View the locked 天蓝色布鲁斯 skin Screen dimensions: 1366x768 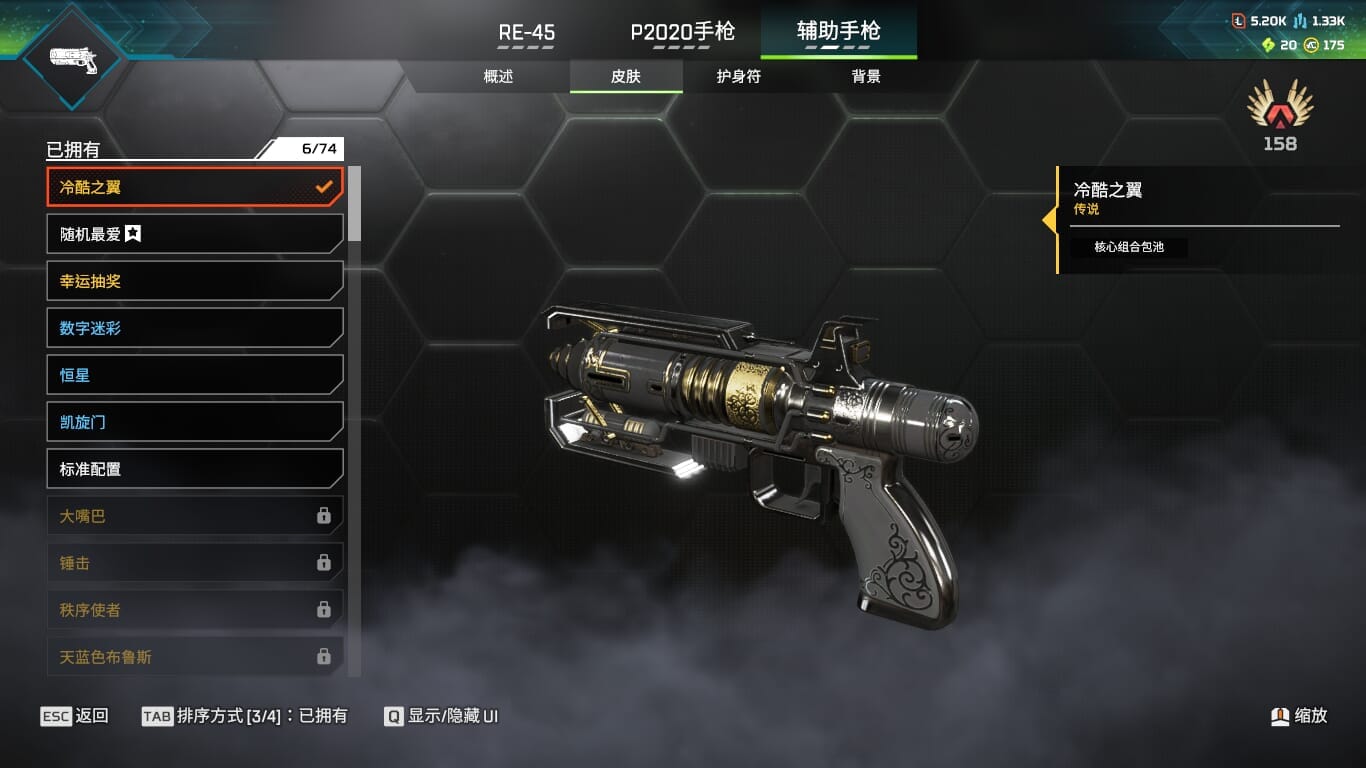(195, 657)
